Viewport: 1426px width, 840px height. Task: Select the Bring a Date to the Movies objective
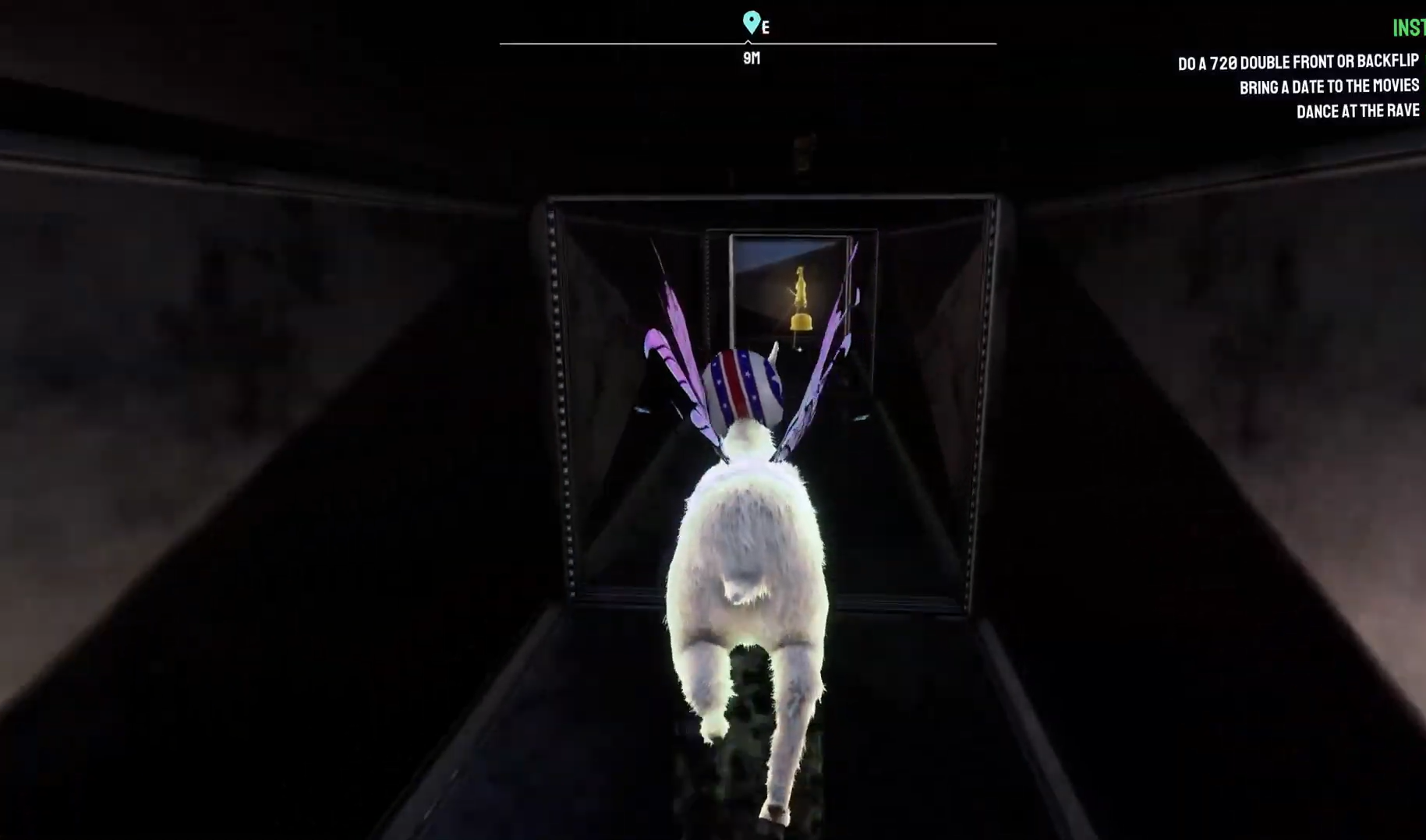coord(1329,86)
